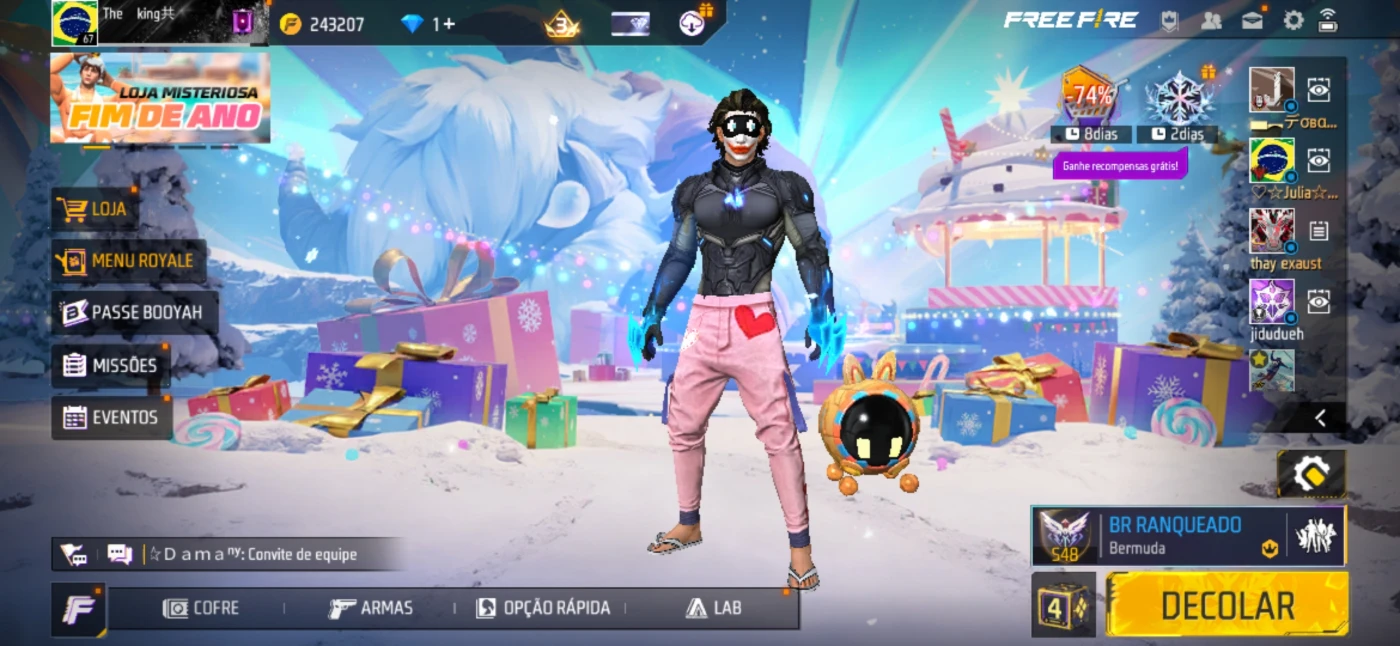Image resolution: width=1400 pixels, height=646 pixels.
Task: Open Opção Rápida quick option
Action: click(543, 608)
